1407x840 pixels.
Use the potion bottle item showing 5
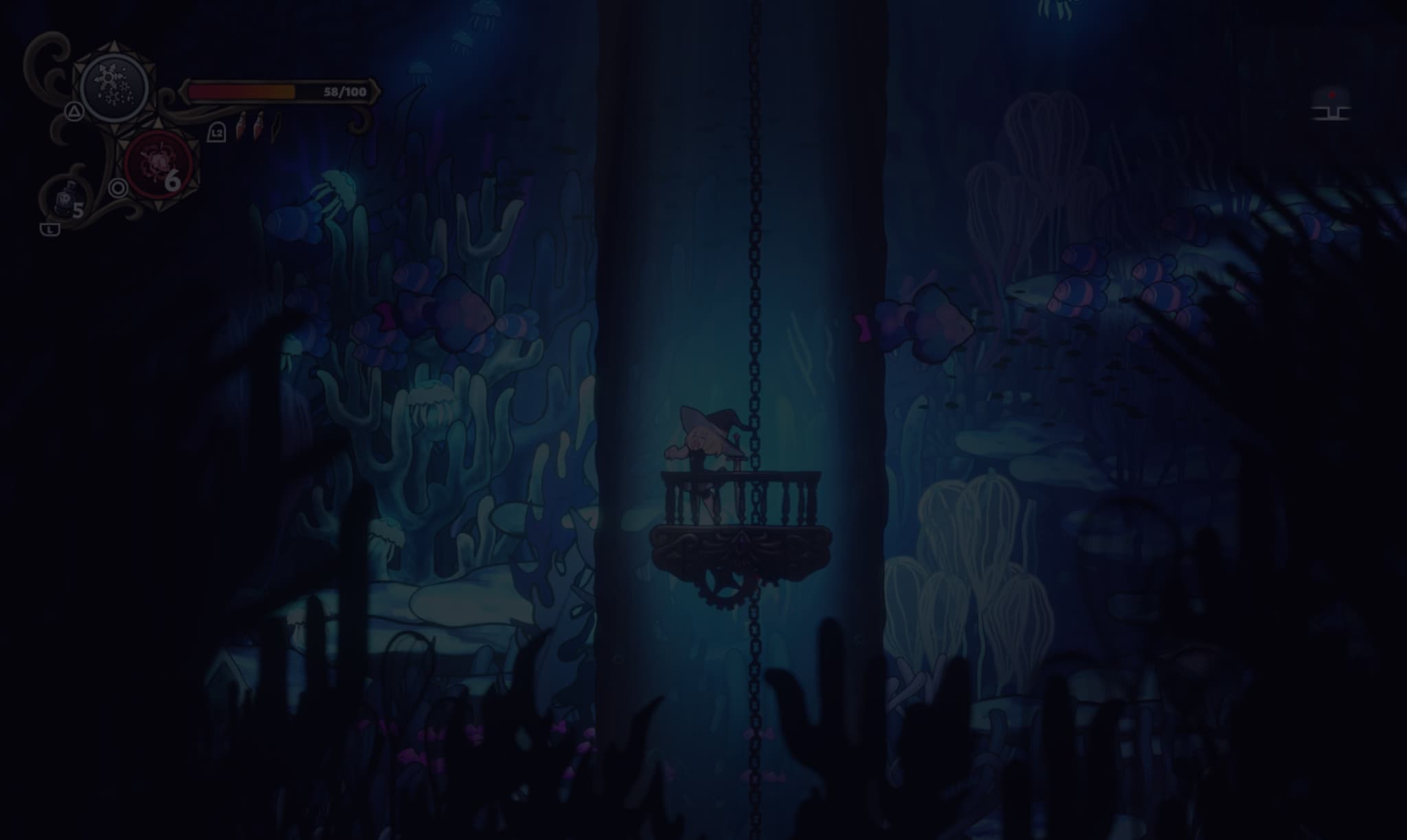64,201
